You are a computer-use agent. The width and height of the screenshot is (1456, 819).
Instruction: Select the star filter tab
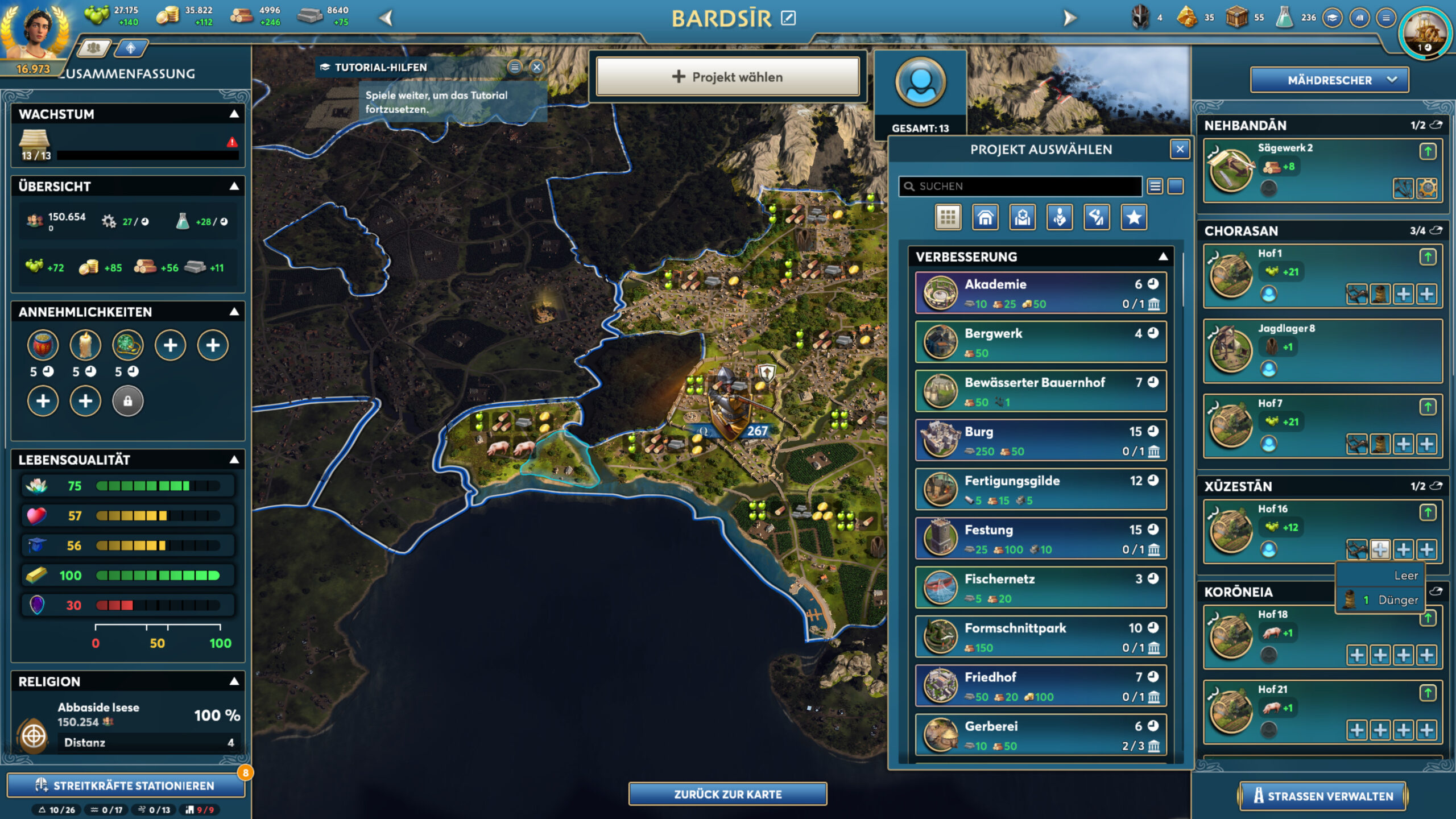point(1134,217)
